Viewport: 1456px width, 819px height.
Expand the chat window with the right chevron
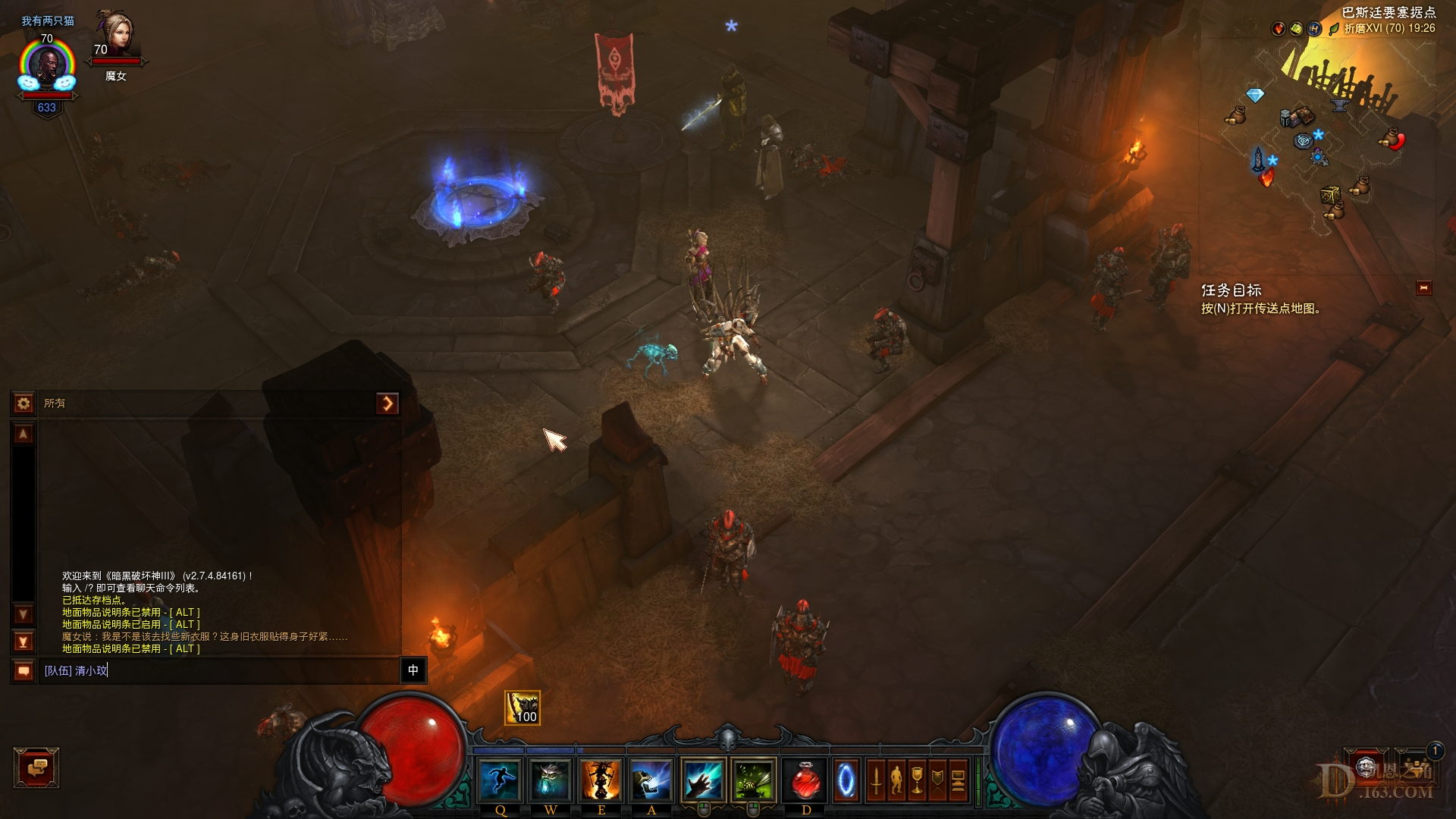(x=389, y=403)
